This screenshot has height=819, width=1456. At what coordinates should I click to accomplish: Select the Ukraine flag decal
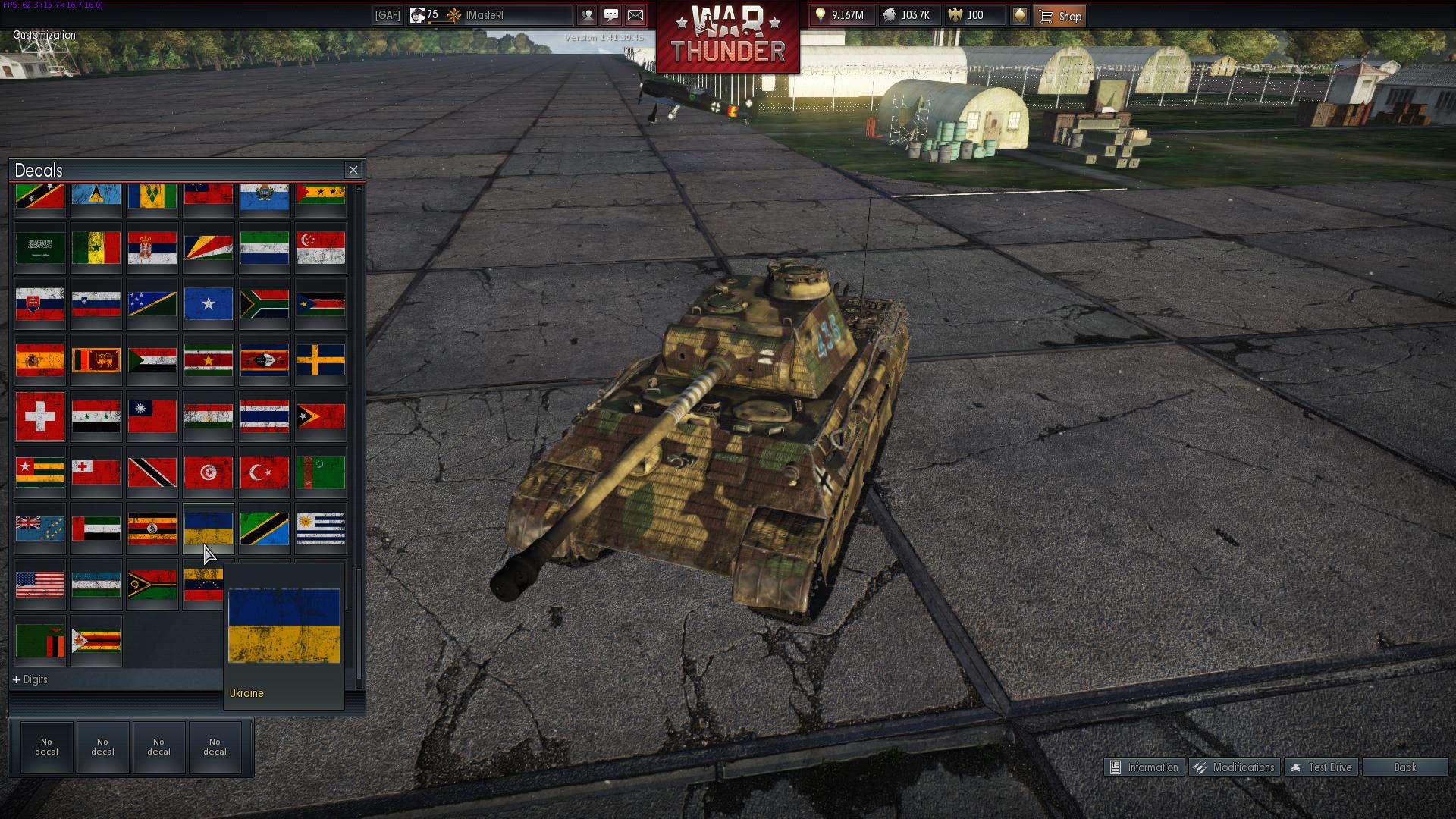click(209, 528)
